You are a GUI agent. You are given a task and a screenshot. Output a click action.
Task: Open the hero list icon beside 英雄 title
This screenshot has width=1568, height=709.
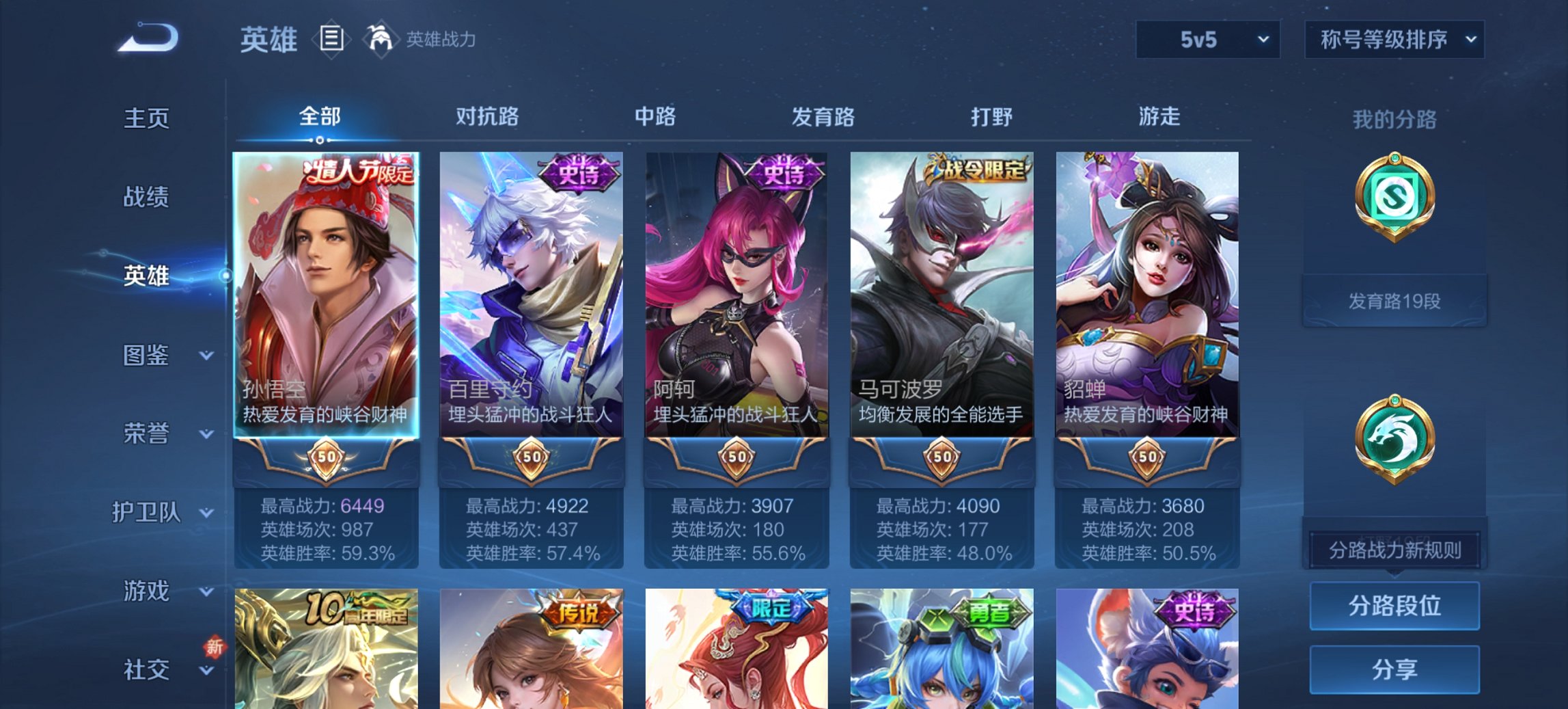click(331, 40)
